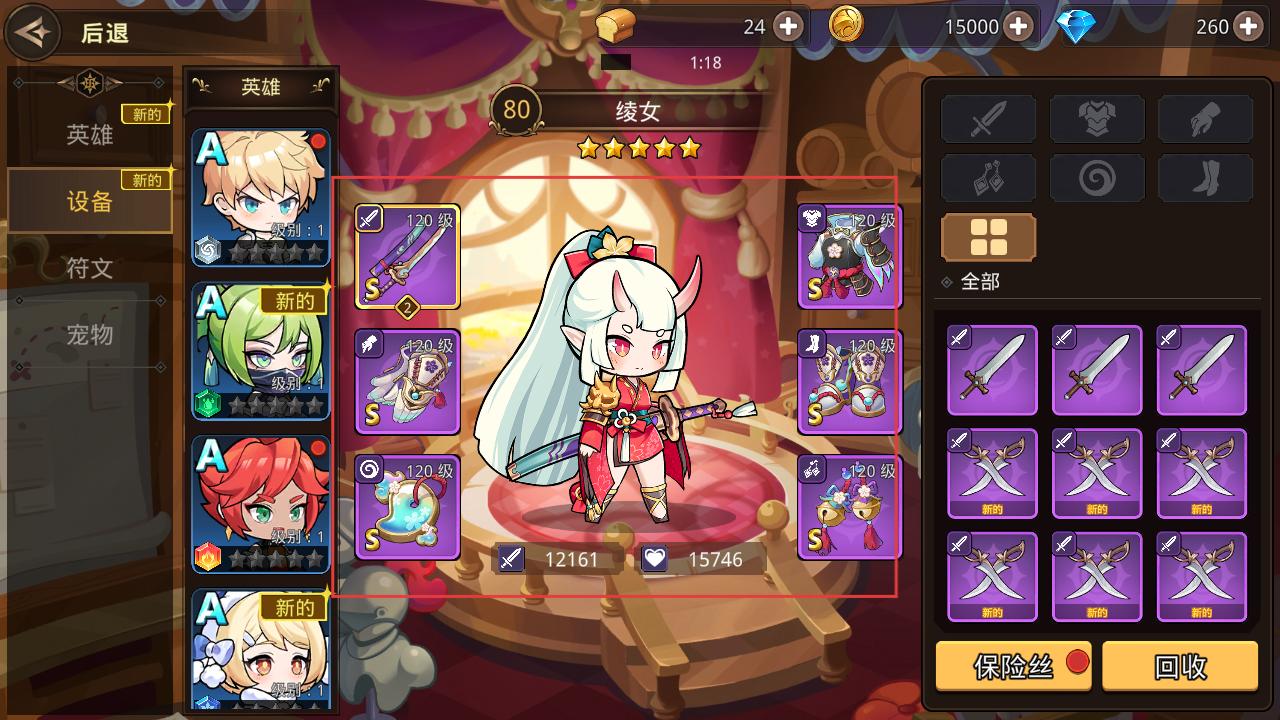Buy more diamonds with plus button
Image resolution: width=1280 pixels, height=720 pixels.
(1247, 27)
